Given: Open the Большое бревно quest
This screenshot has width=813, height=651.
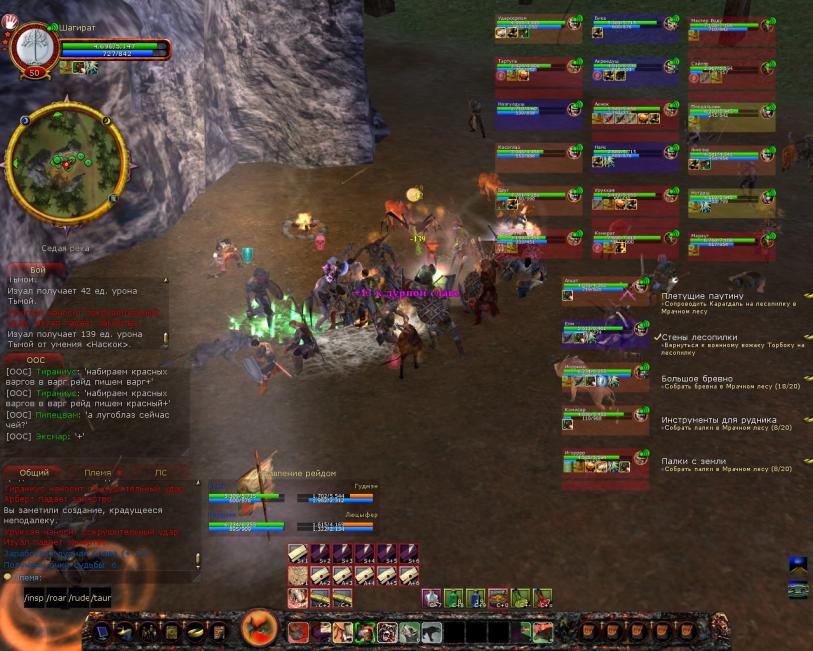Looking at the screenshot, I should click(x=696, y=379).
